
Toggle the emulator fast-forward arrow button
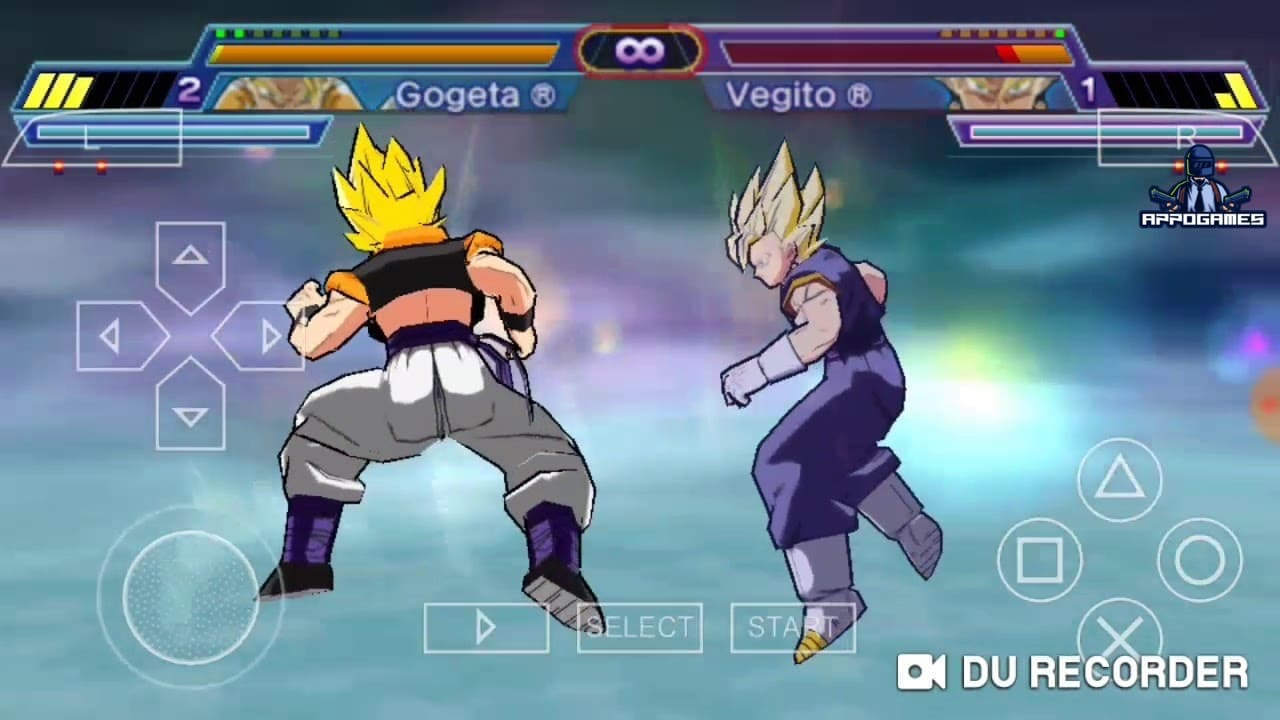pyautogui.click(x=486, y=628)
